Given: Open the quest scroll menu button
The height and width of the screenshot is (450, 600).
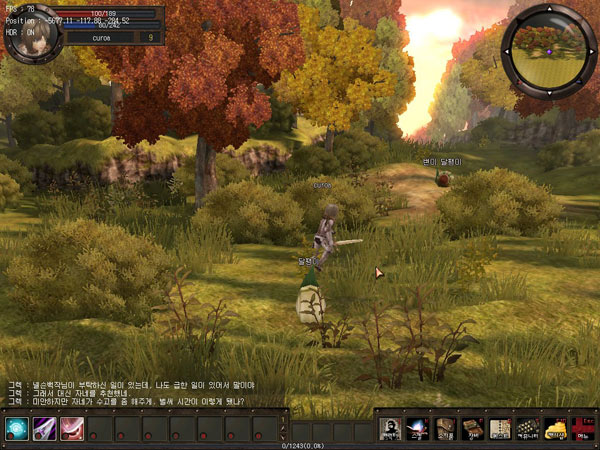Looking at the screenshot, I should click(500, 428).
